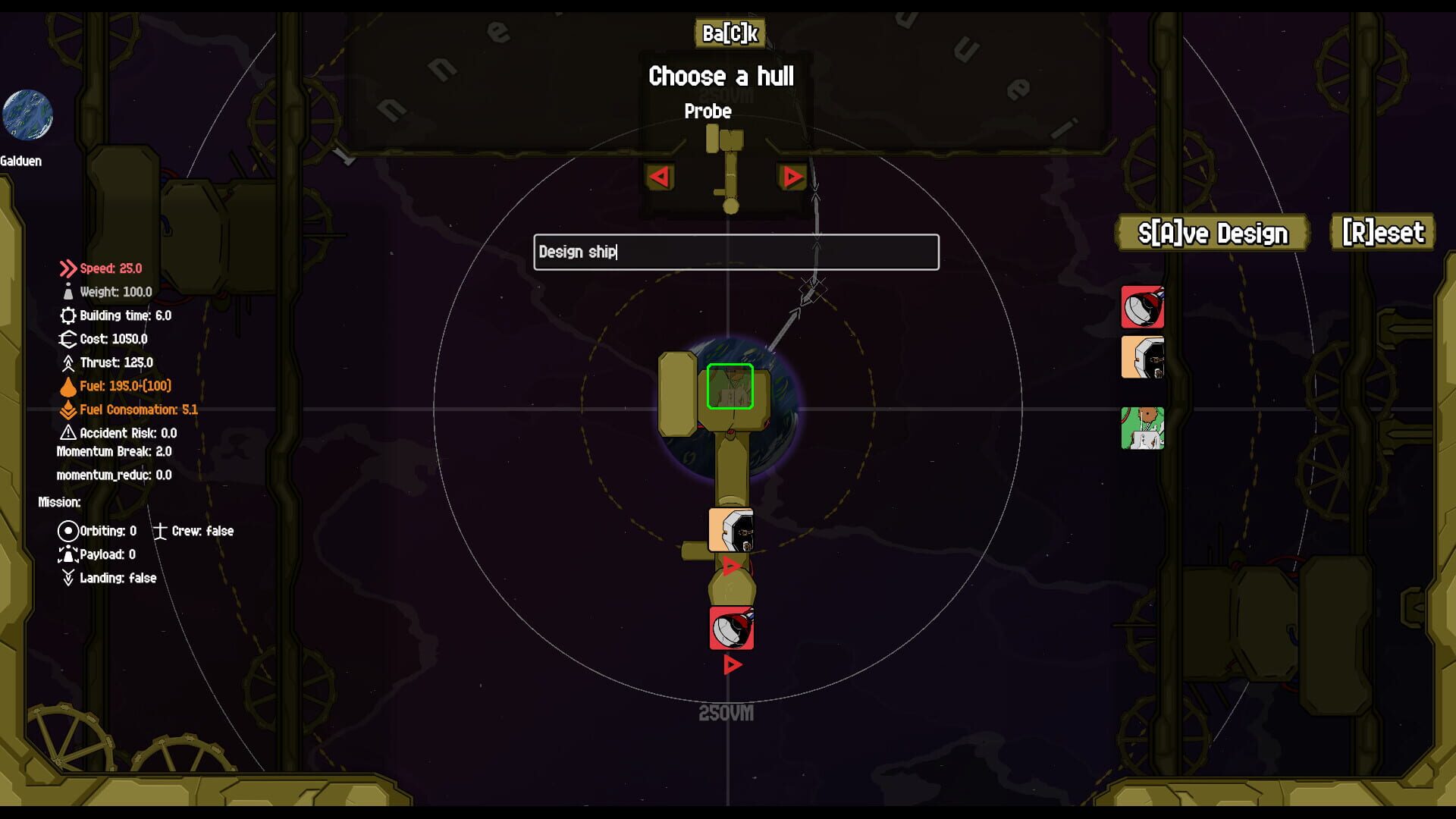The height and width of the screenshot is (819, 1456).
Task: Select the capsule cockpit part thumbnail
Action: click(1143, 356)
